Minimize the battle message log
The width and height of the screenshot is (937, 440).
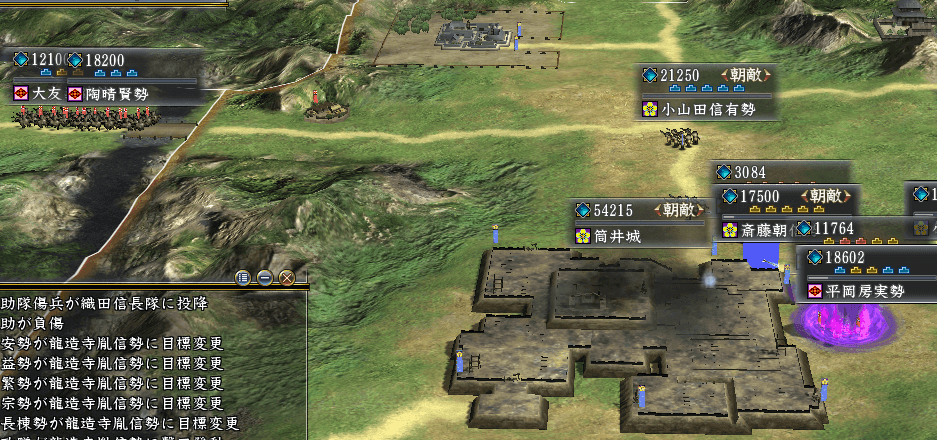point(264,278)
